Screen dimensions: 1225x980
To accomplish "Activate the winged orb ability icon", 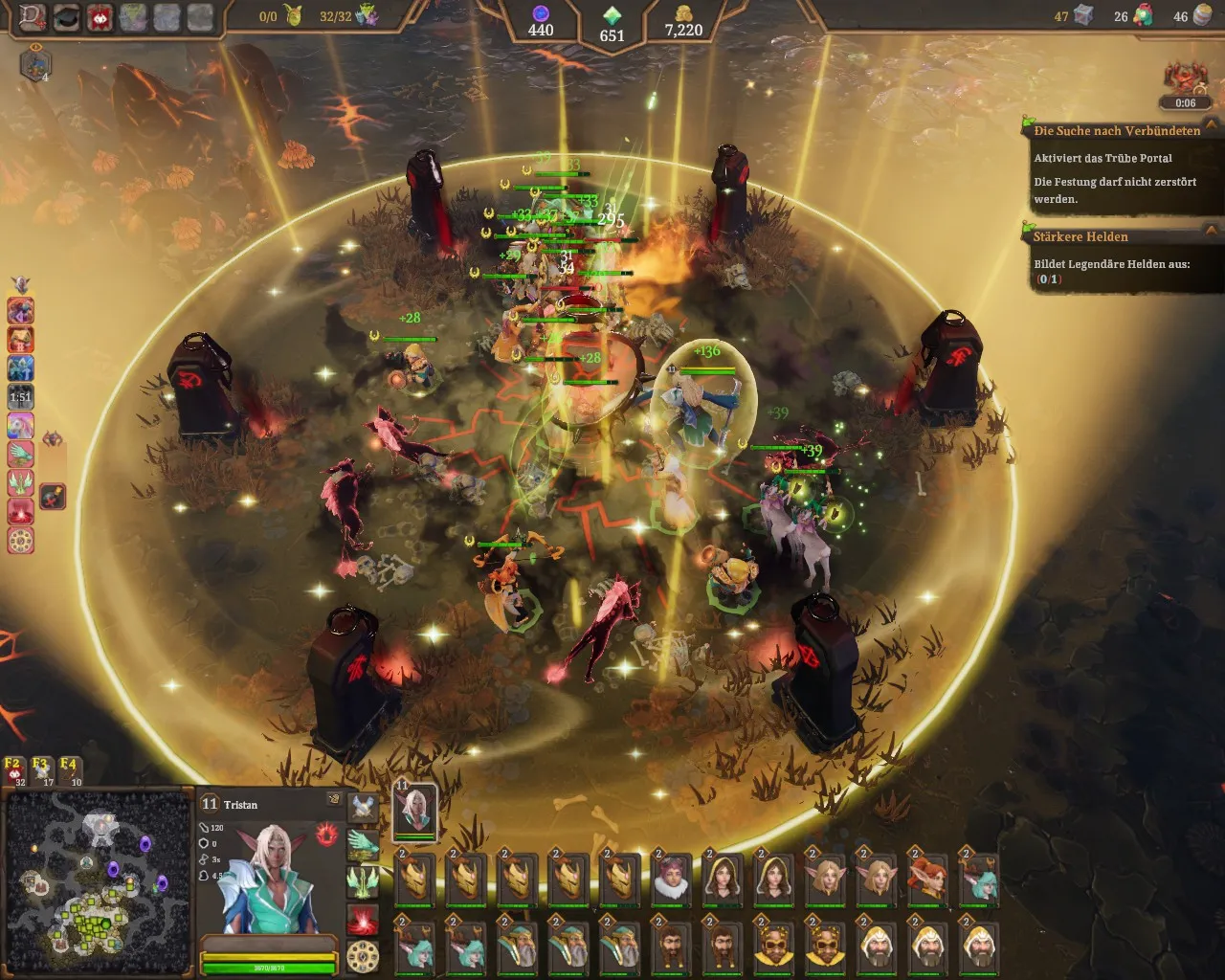I will (363, 808).
